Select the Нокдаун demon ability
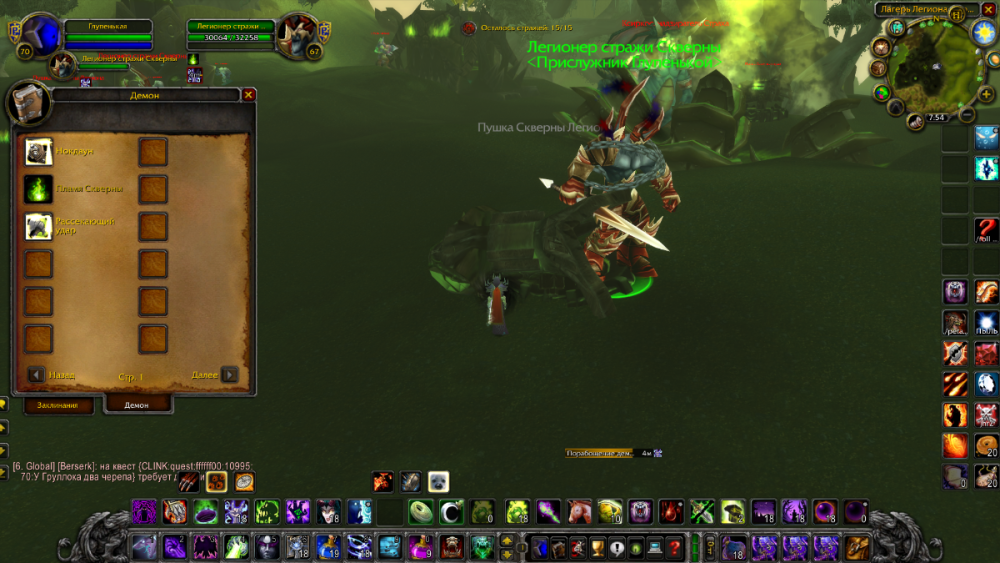The width and height of the screenshot is (1000, 563). pos(39,151)
